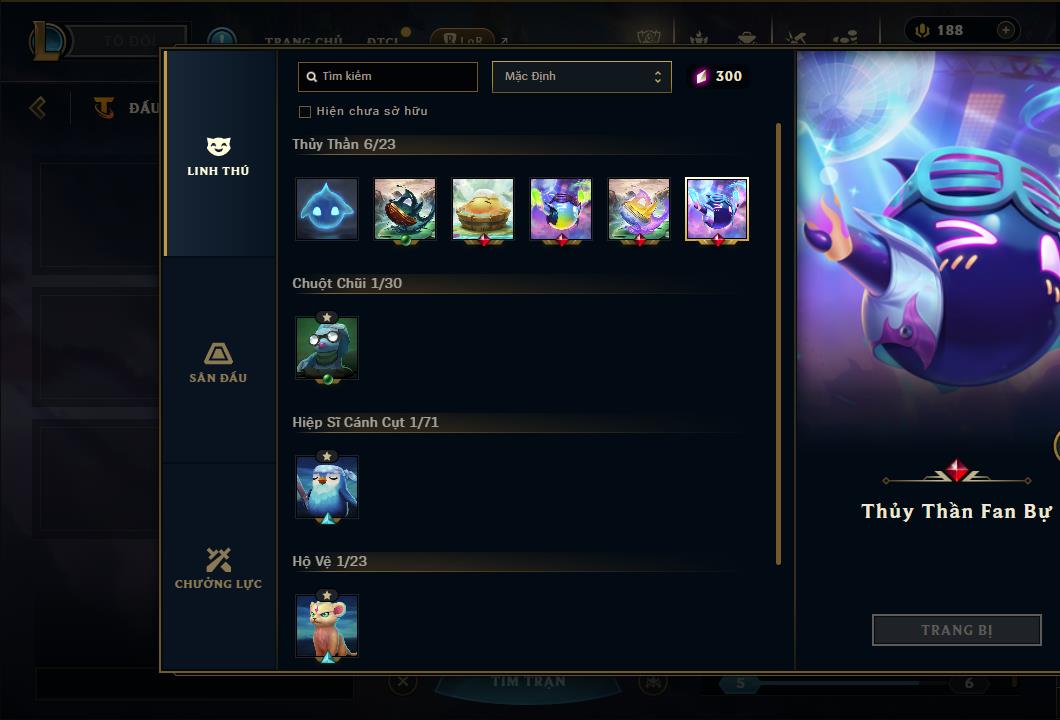Pick the Hộ Vệ little legend thumbnail

tap(327, 626)
